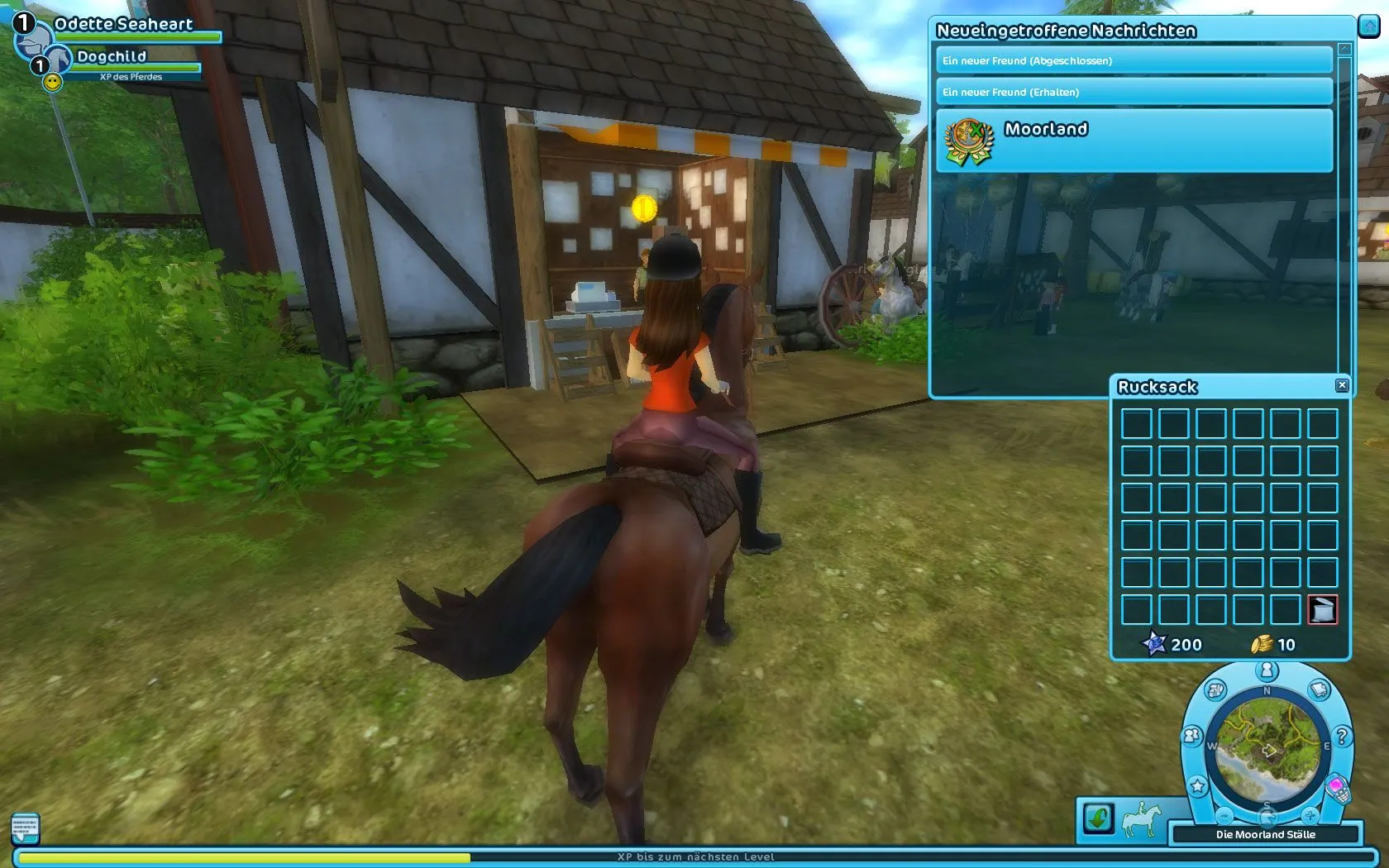The width and height of the screenshot is (1389, 868).
Task: Expand the quest entry Ein neuer Freund (Abgeschlossen)
Action: [1133, 60]
